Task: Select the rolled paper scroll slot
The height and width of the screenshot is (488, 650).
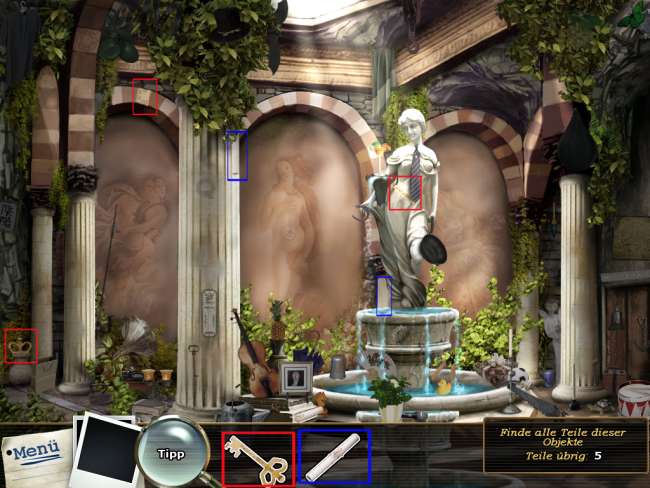Action: click(x=334, y=458)
